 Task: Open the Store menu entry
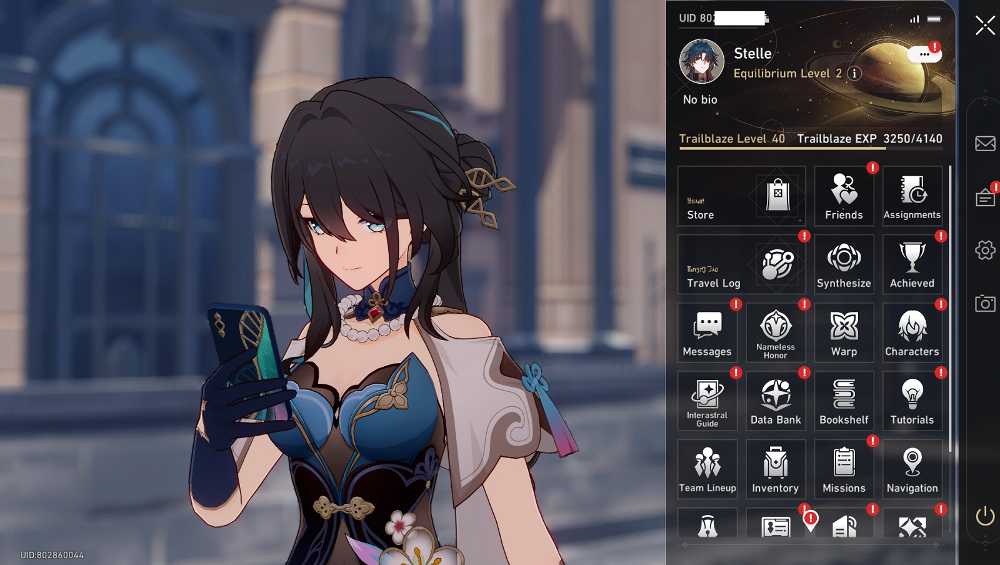pyautogui.click(x=741, y=195)
